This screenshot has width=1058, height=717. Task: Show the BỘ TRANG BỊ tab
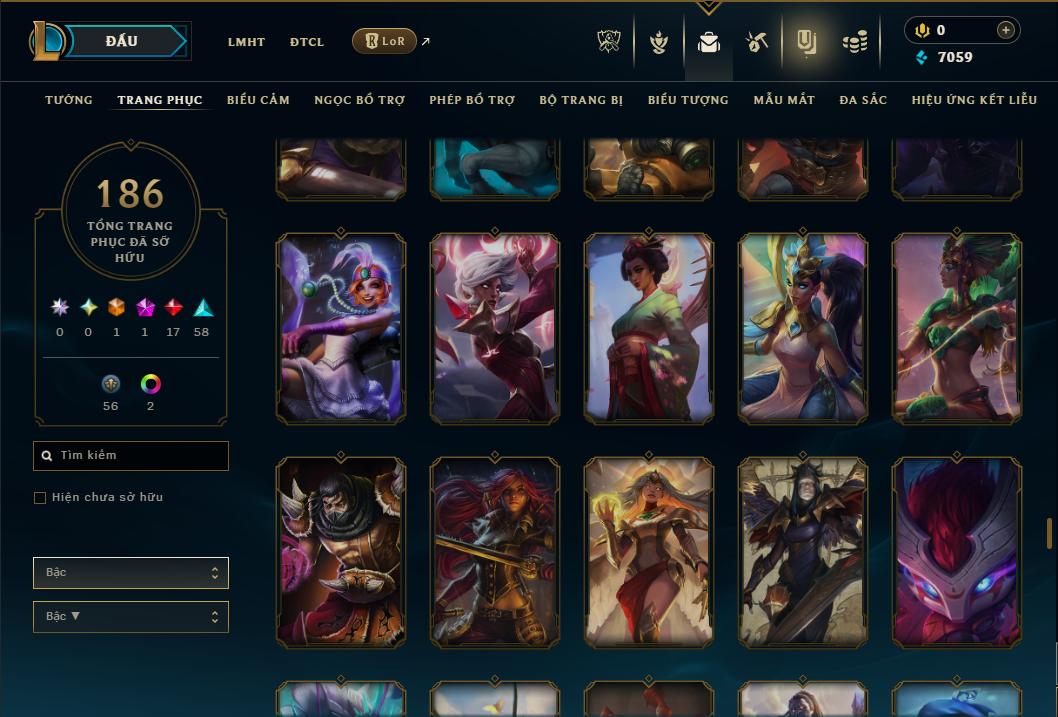tap(581, 100)
